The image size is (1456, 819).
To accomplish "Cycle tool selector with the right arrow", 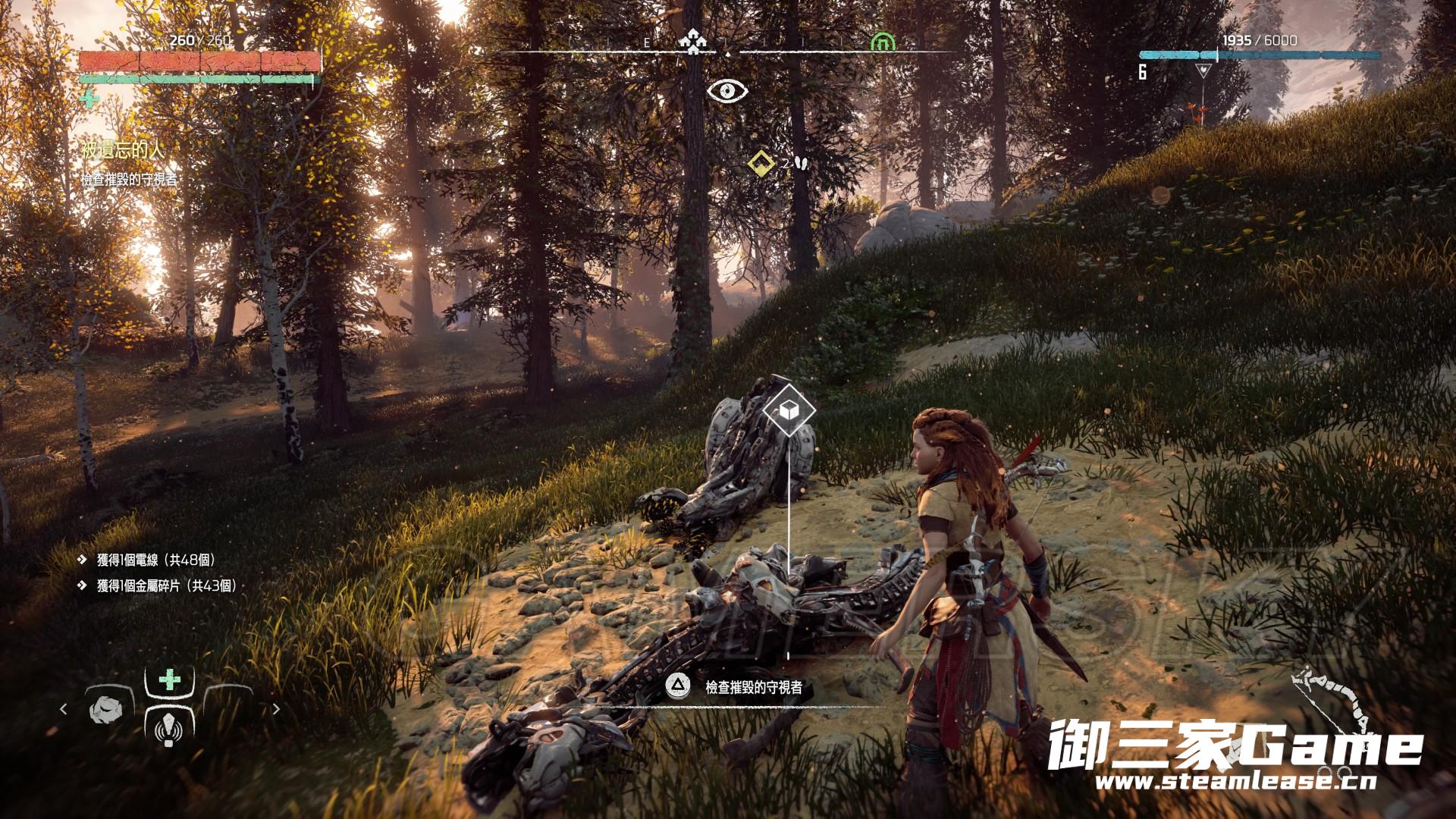I will click(276, 709).
